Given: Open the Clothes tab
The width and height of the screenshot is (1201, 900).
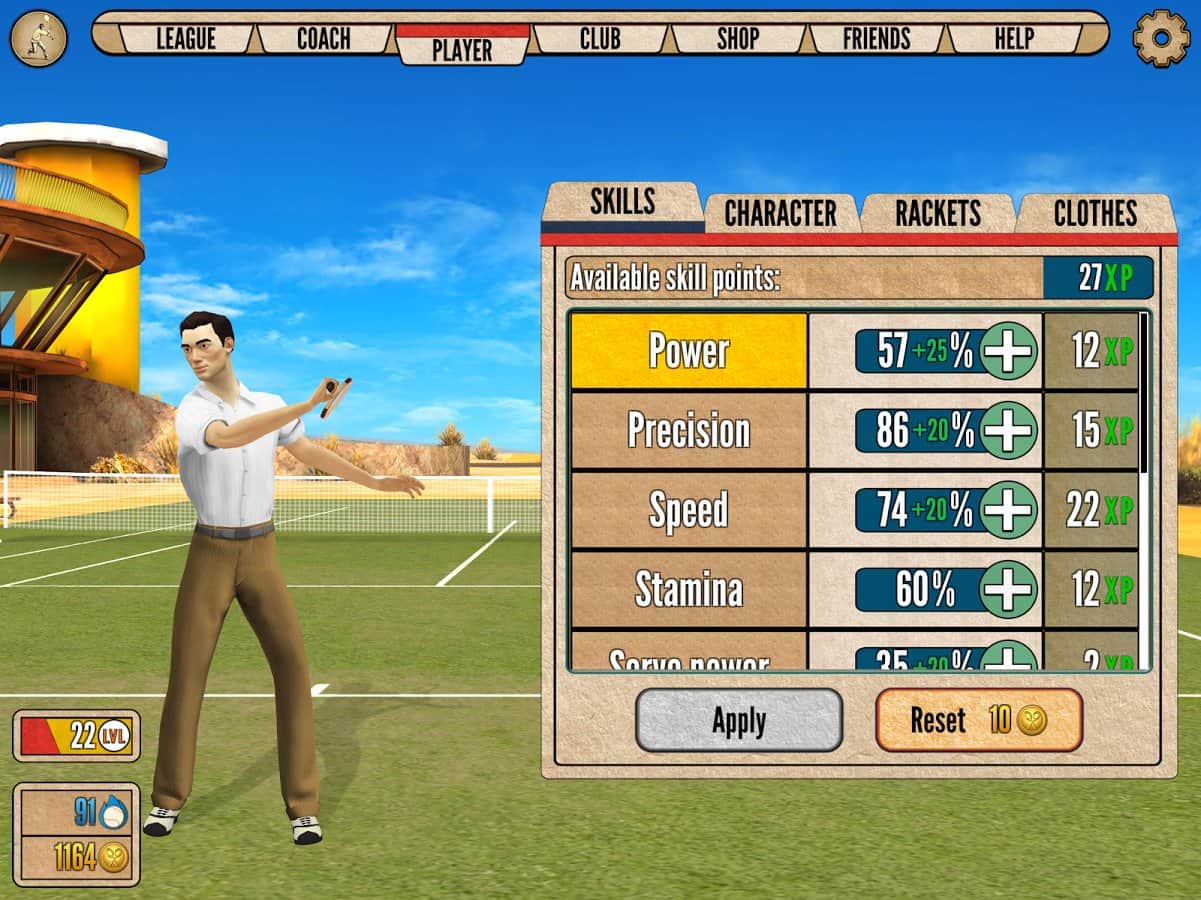Looking at the screenshot, I should click(1095, 213).
